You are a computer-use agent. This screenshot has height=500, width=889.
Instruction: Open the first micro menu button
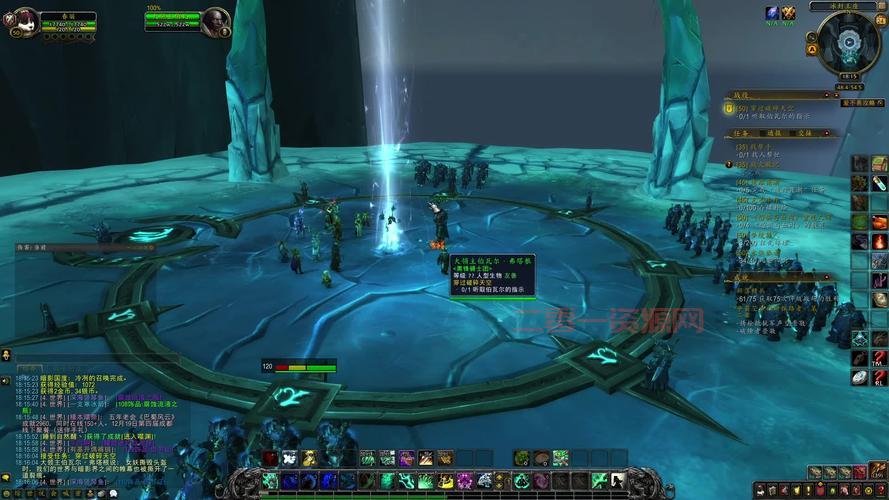pyautogui.click(x=762, y=490)
